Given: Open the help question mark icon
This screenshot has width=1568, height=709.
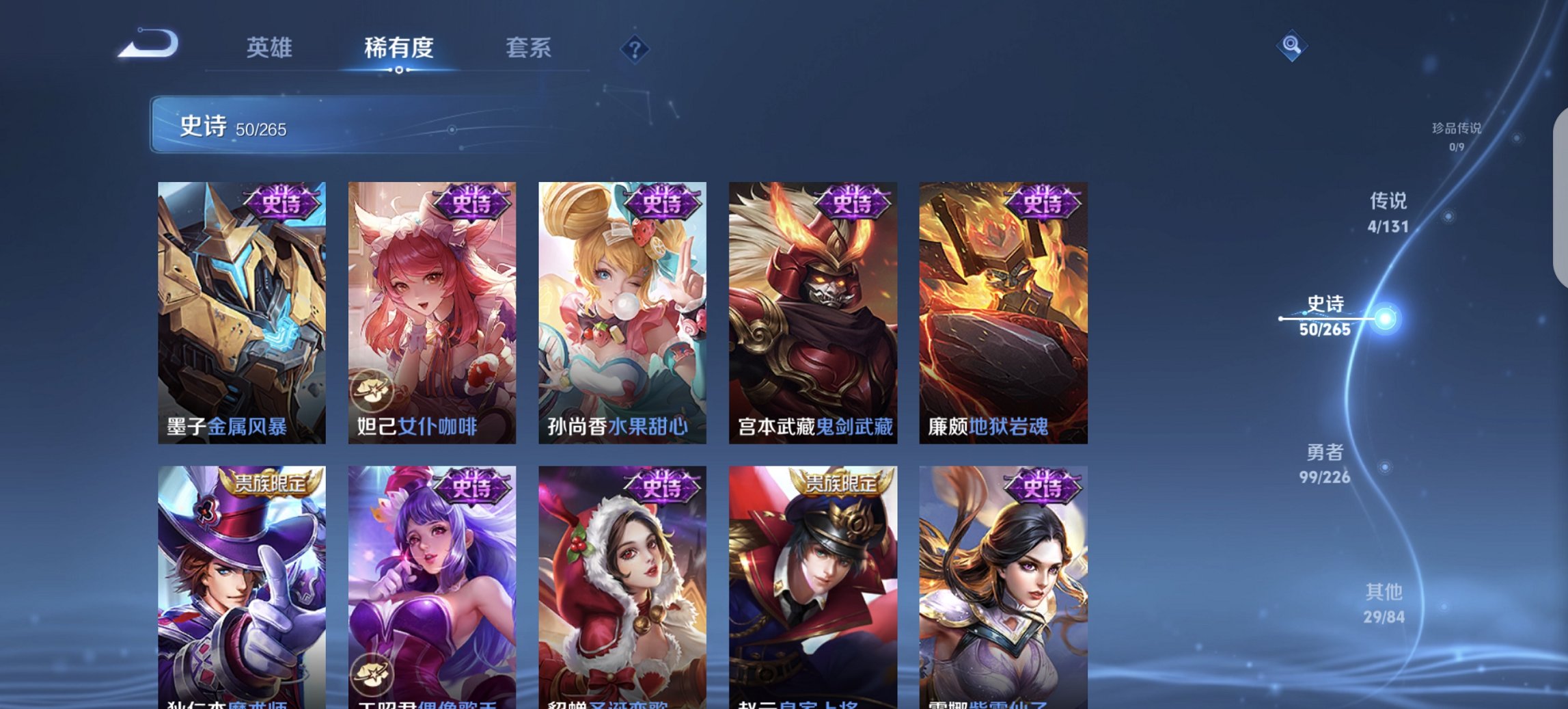Looking at the screenshot, I should click(x=635, y=50).
